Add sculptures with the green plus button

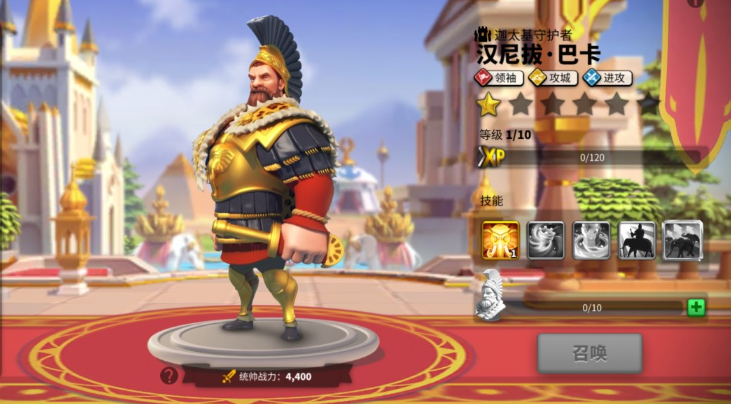point(696,307)
